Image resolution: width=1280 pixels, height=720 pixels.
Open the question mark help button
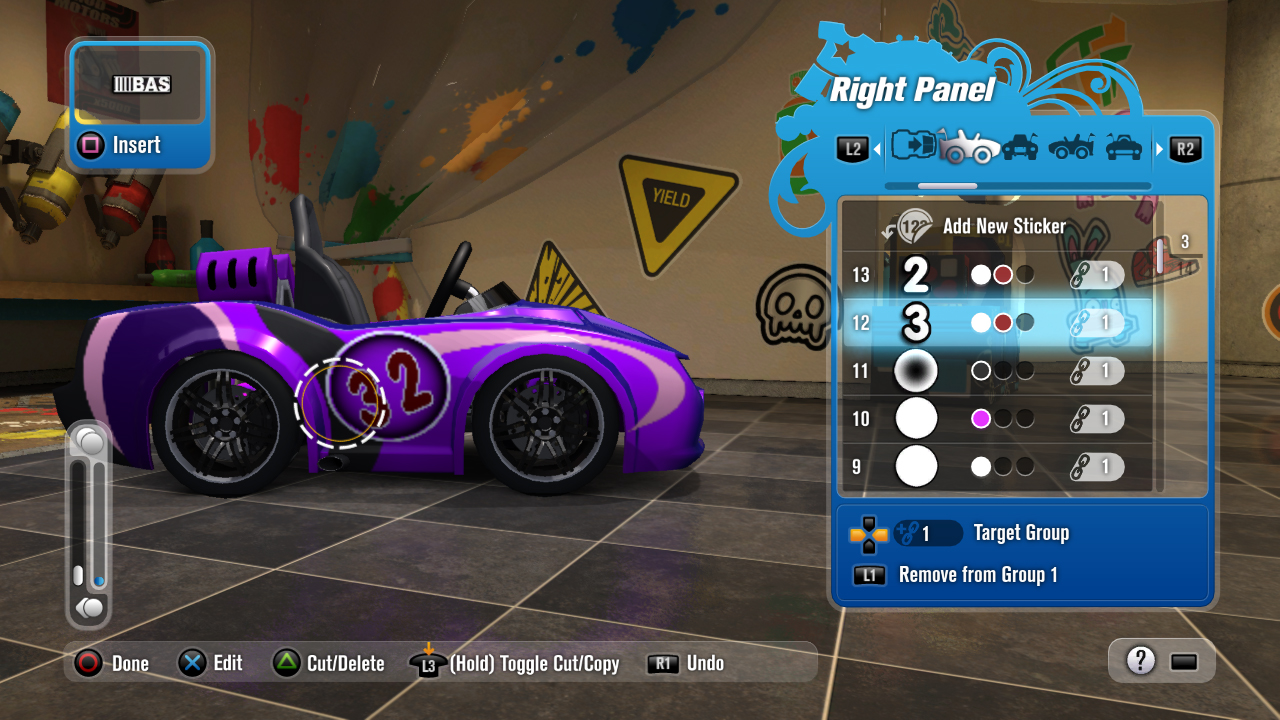[1140, 661]
